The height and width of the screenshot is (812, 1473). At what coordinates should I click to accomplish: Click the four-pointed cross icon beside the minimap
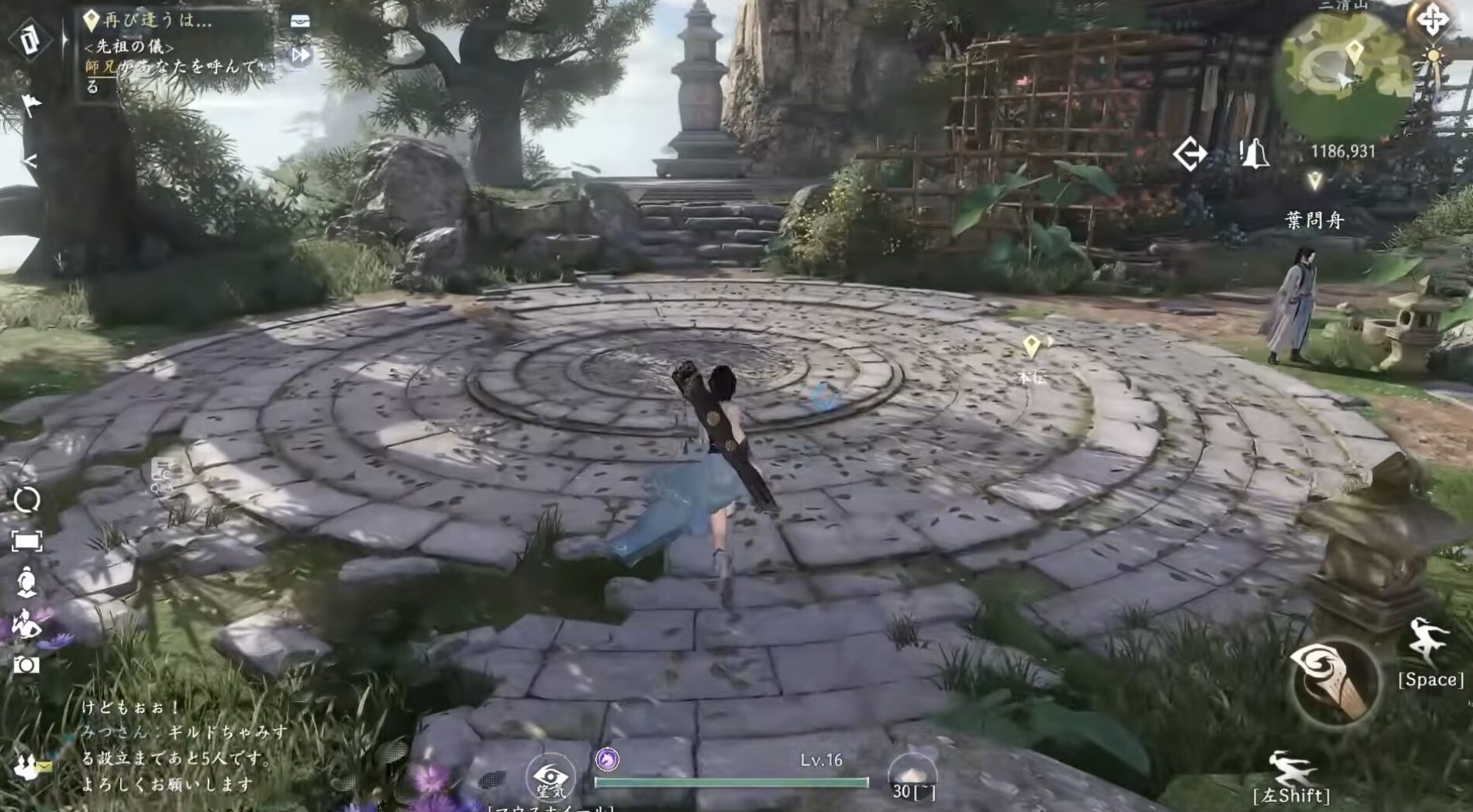1431,19
